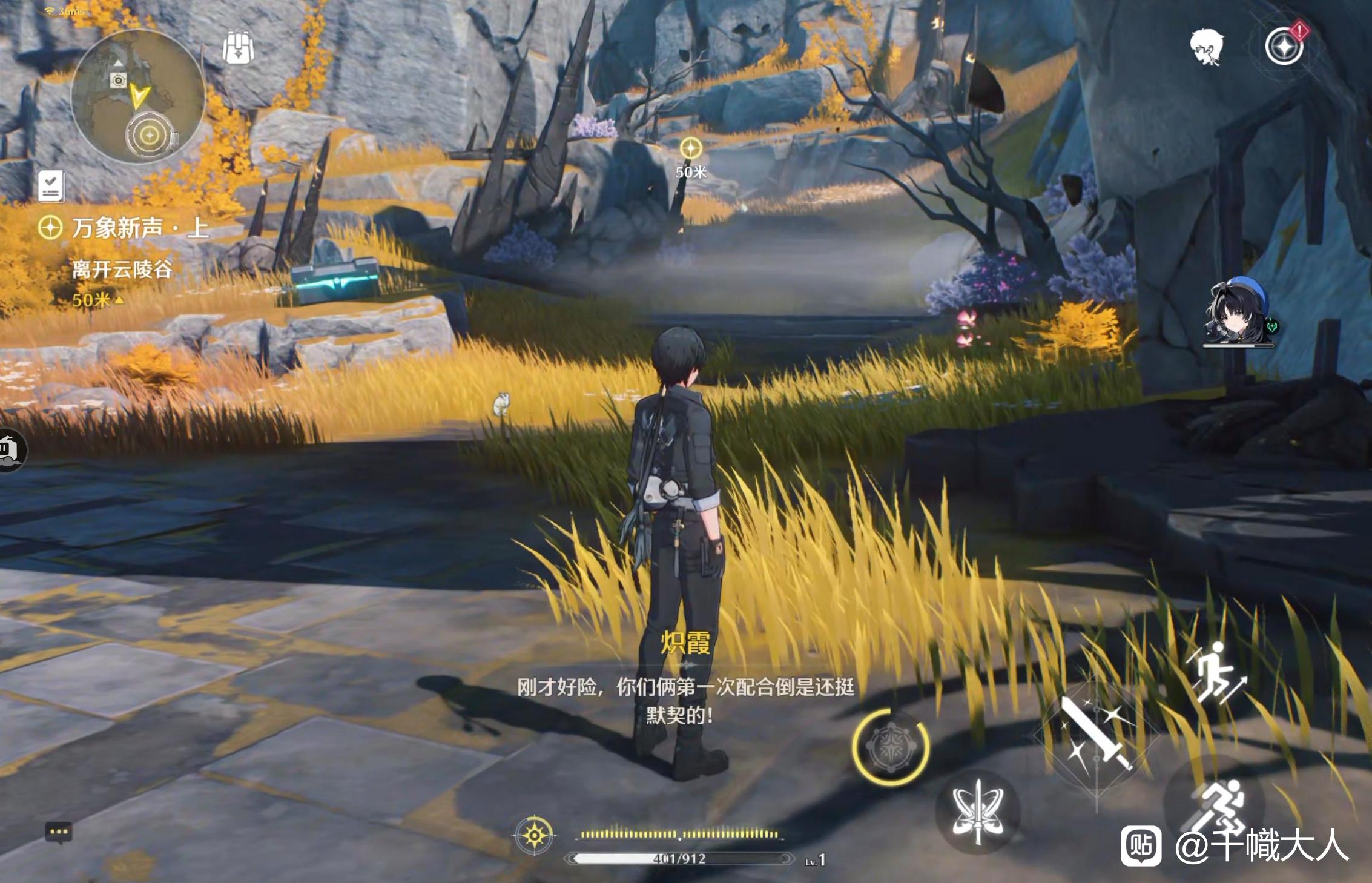Select the 万象新声·上 quest tracker
The width and height of the screenshot is (1372, 883).
(x=124, y=228)
